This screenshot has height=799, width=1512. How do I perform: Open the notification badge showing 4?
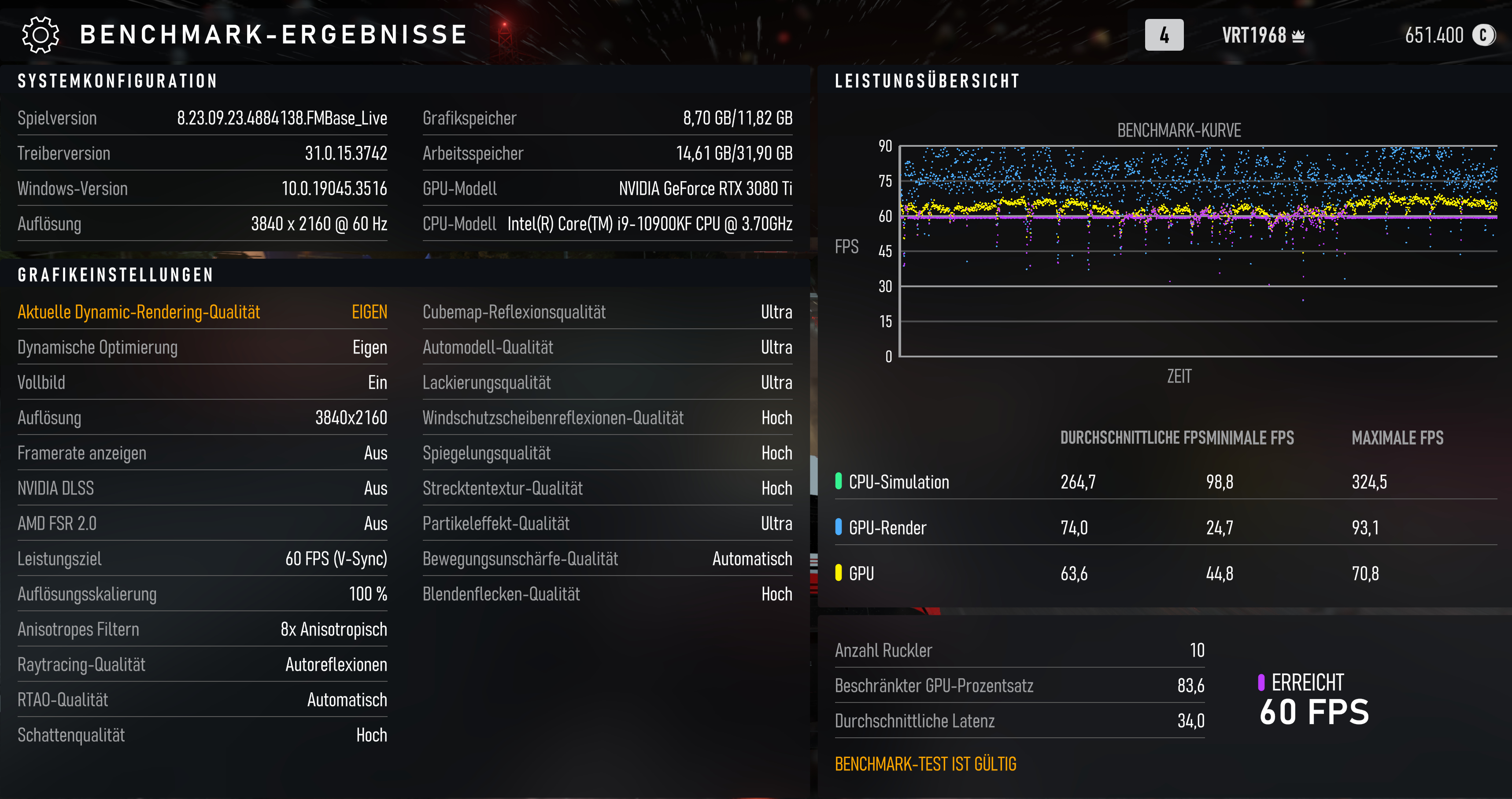click(x=1164, y=34)
